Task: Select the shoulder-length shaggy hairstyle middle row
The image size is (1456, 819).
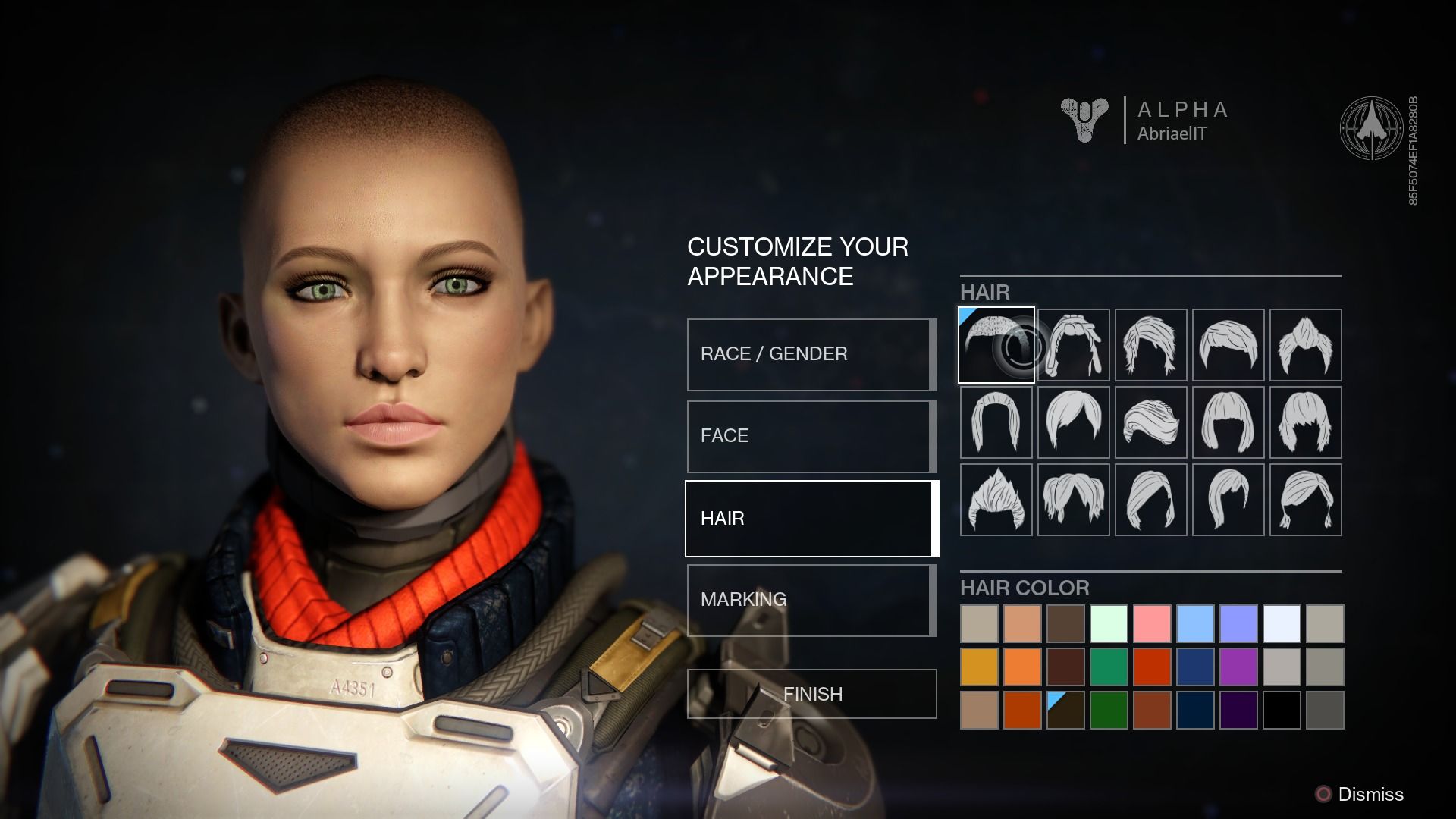Action: (x=1306, y=422)
